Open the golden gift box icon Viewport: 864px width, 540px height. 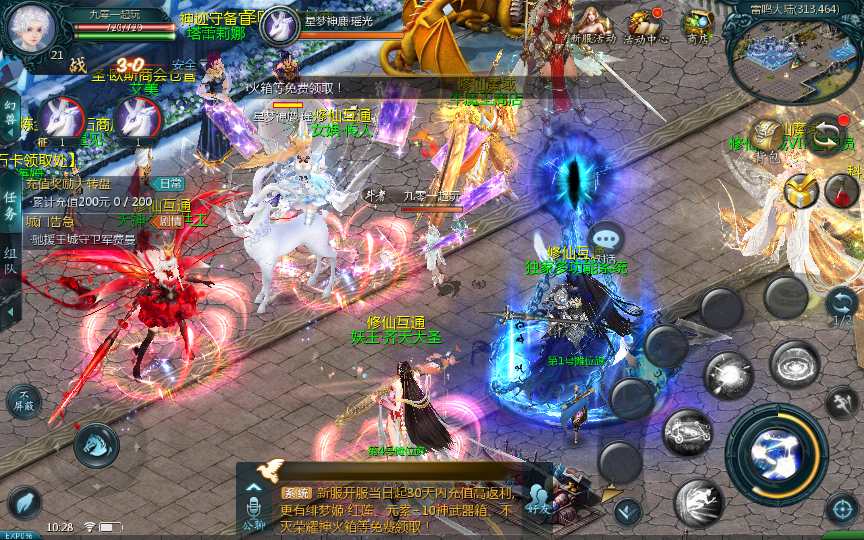click(x=801, y=190)
